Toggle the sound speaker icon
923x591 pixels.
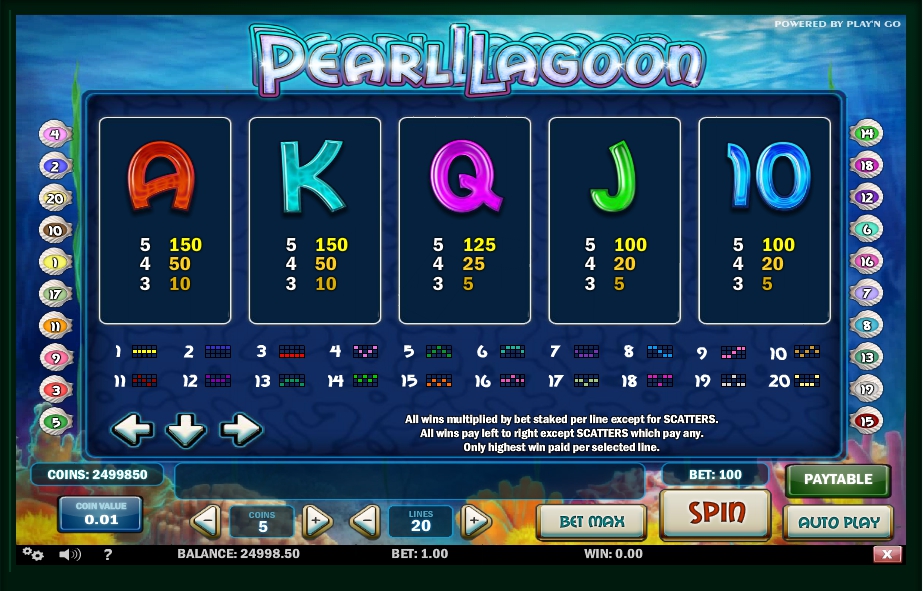(x=69, y=554)
